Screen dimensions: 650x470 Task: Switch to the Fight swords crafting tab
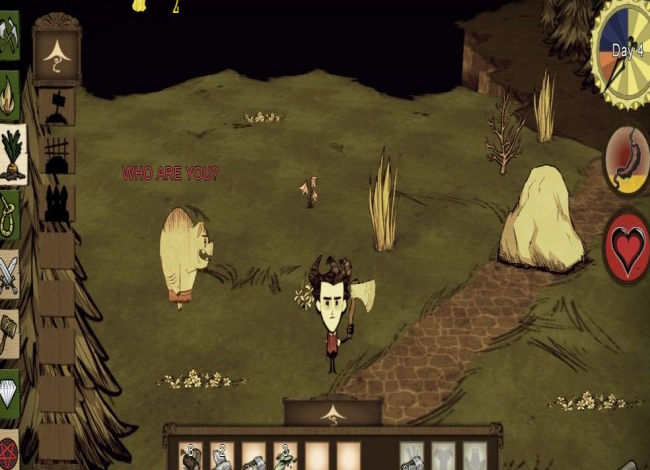coord(9,272)
